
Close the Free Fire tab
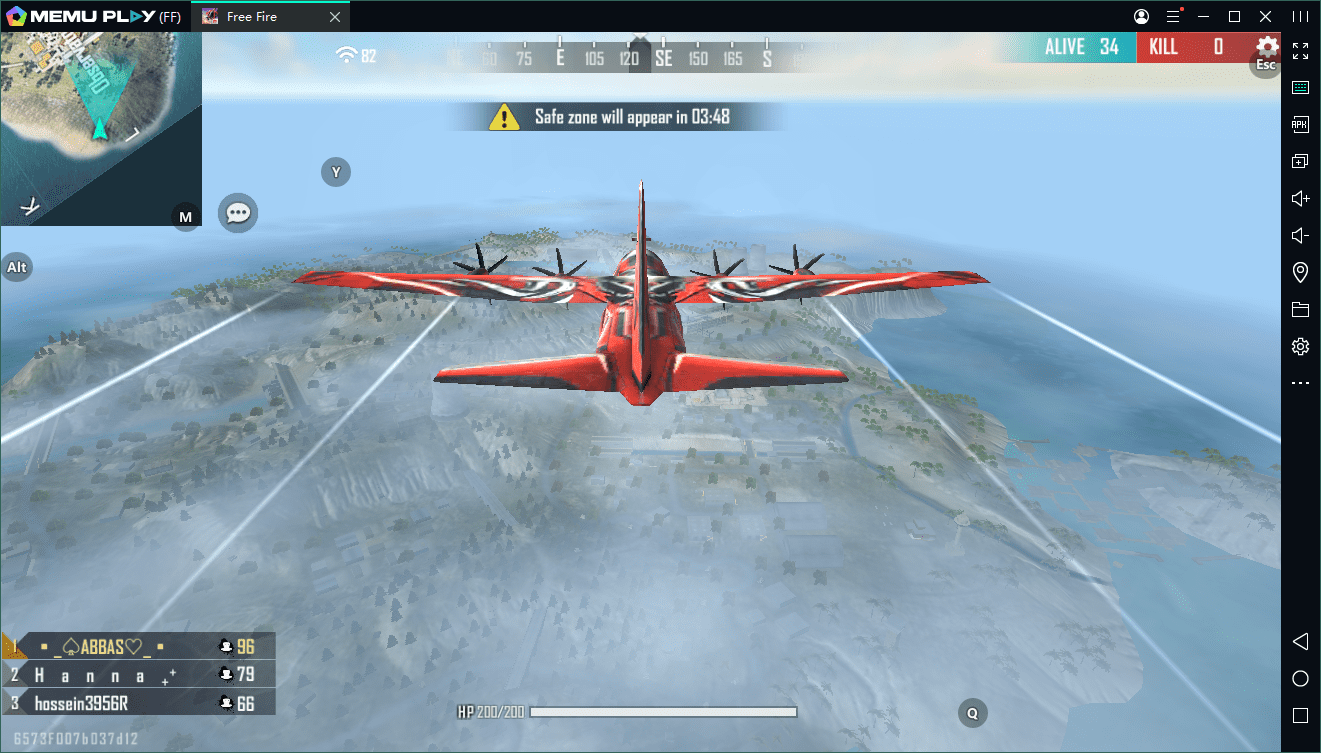click(x=335, y=17)
